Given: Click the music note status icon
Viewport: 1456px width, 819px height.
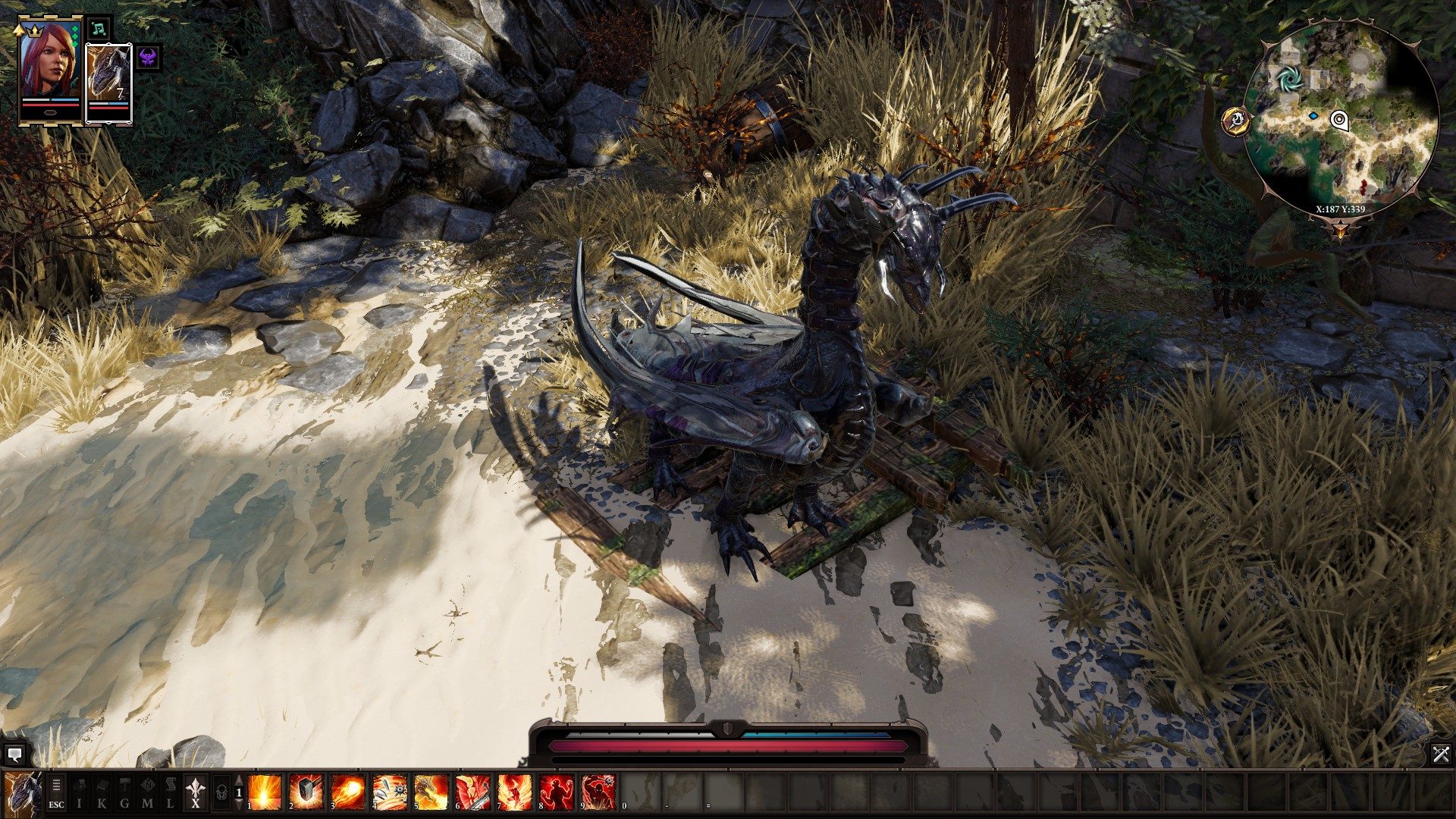Looking at the screenshot, I should coord(99,29).
